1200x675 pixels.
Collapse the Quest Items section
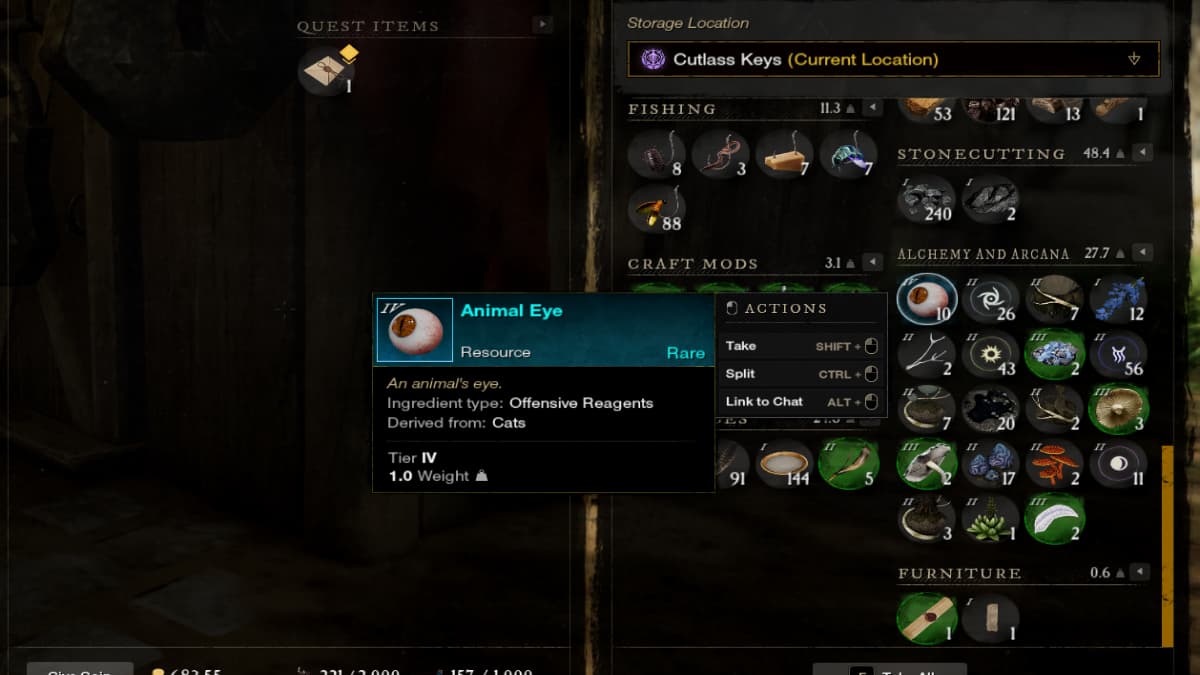pos(542,25)
